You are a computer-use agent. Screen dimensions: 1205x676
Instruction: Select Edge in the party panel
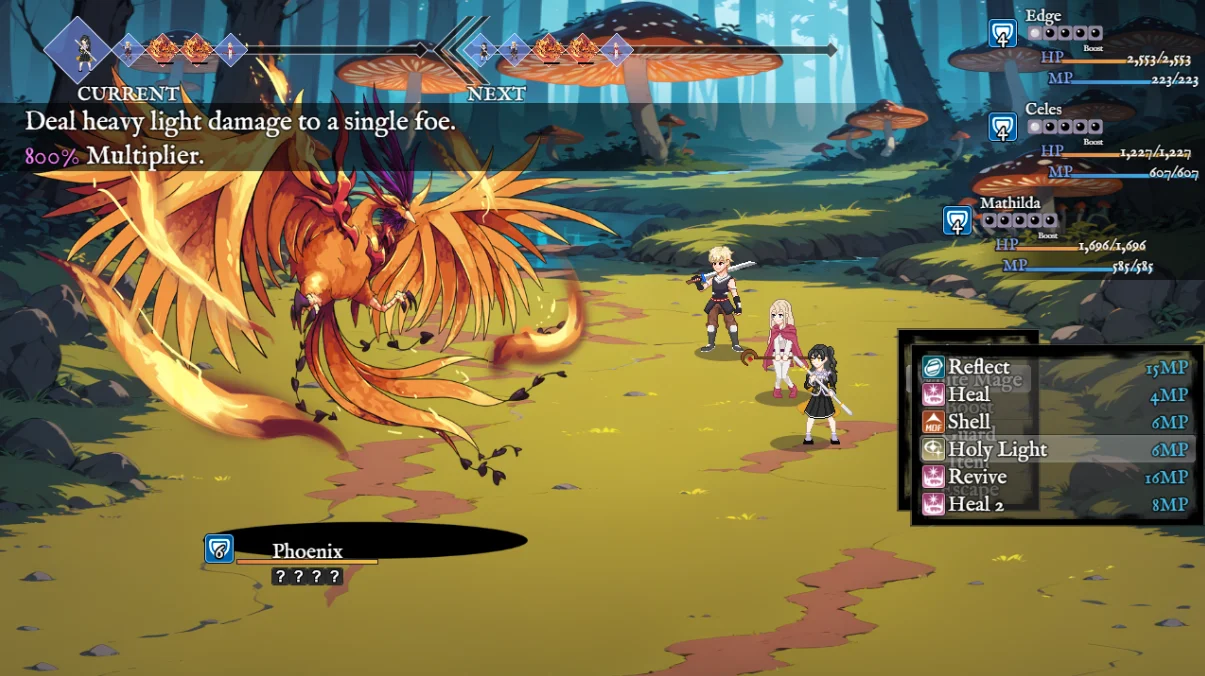click(x=1043, y=16)
